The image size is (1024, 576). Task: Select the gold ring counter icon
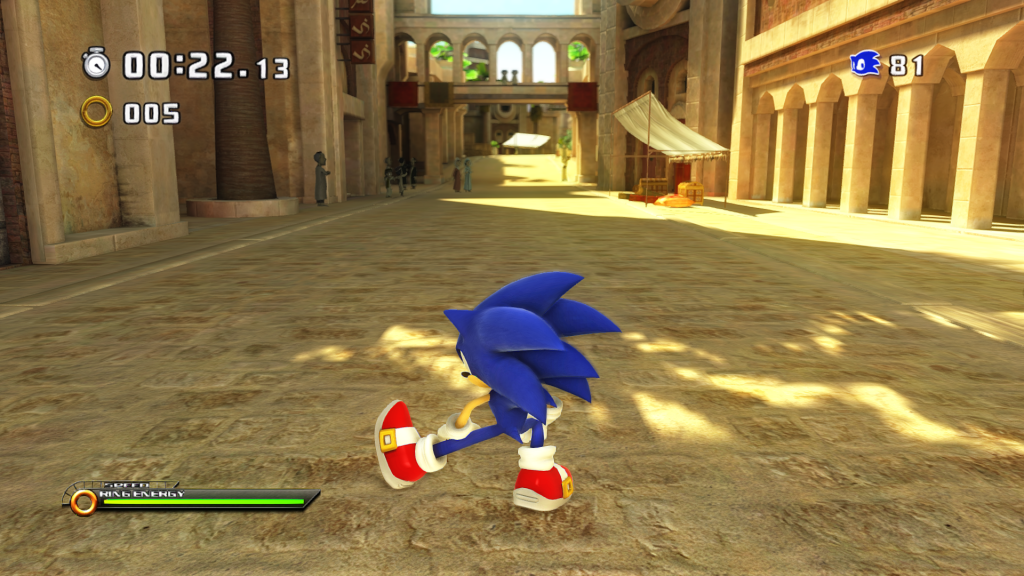[96, 112]
